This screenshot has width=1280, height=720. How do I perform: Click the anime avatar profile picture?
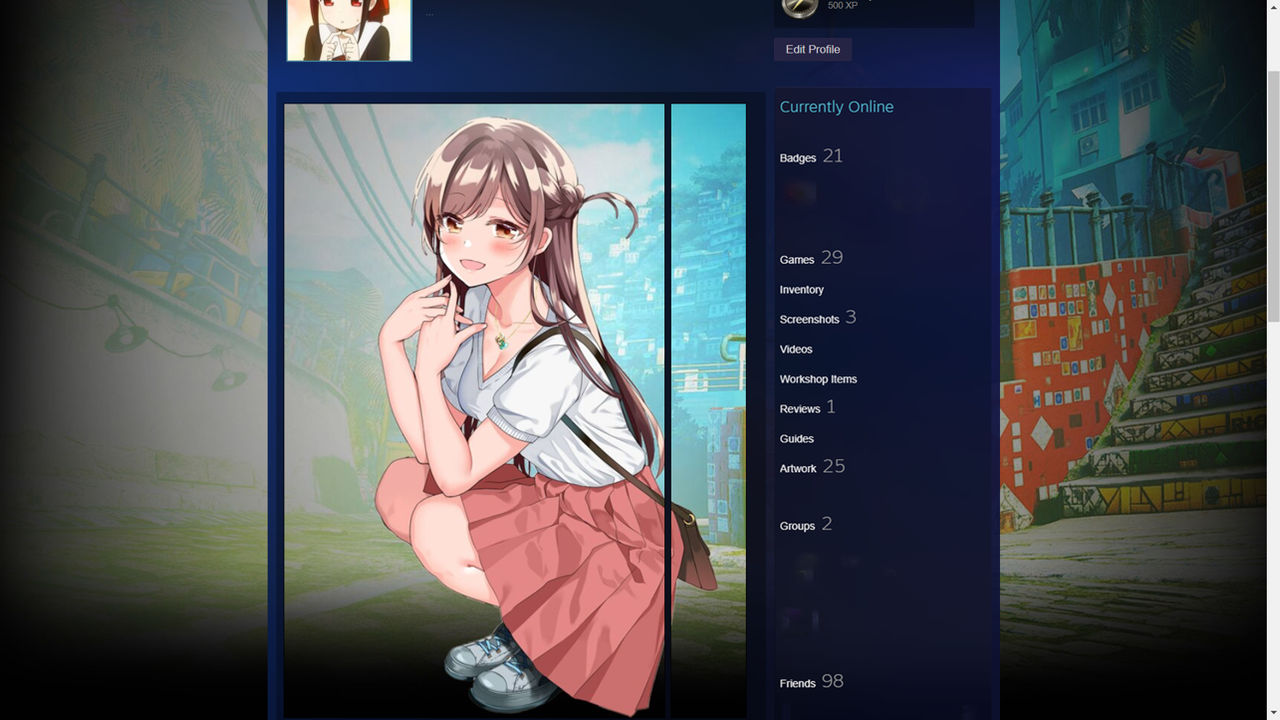coord(349,30)
